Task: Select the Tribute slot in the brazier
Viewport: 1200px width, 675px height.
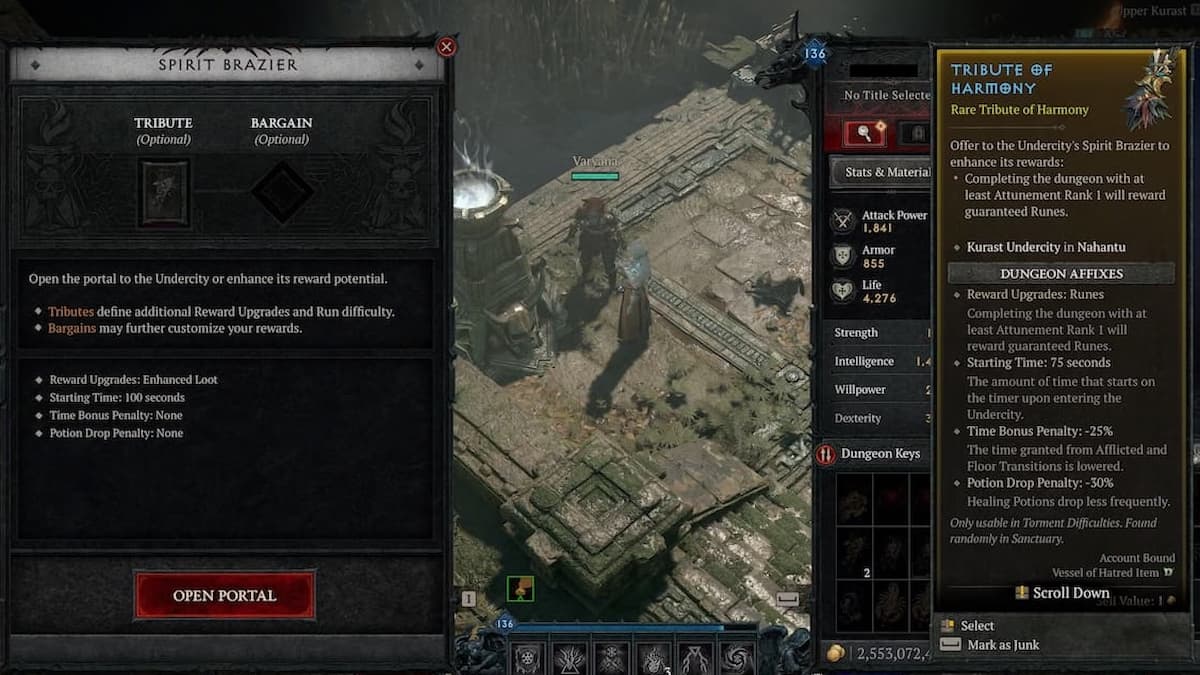Action: (163, 192)
